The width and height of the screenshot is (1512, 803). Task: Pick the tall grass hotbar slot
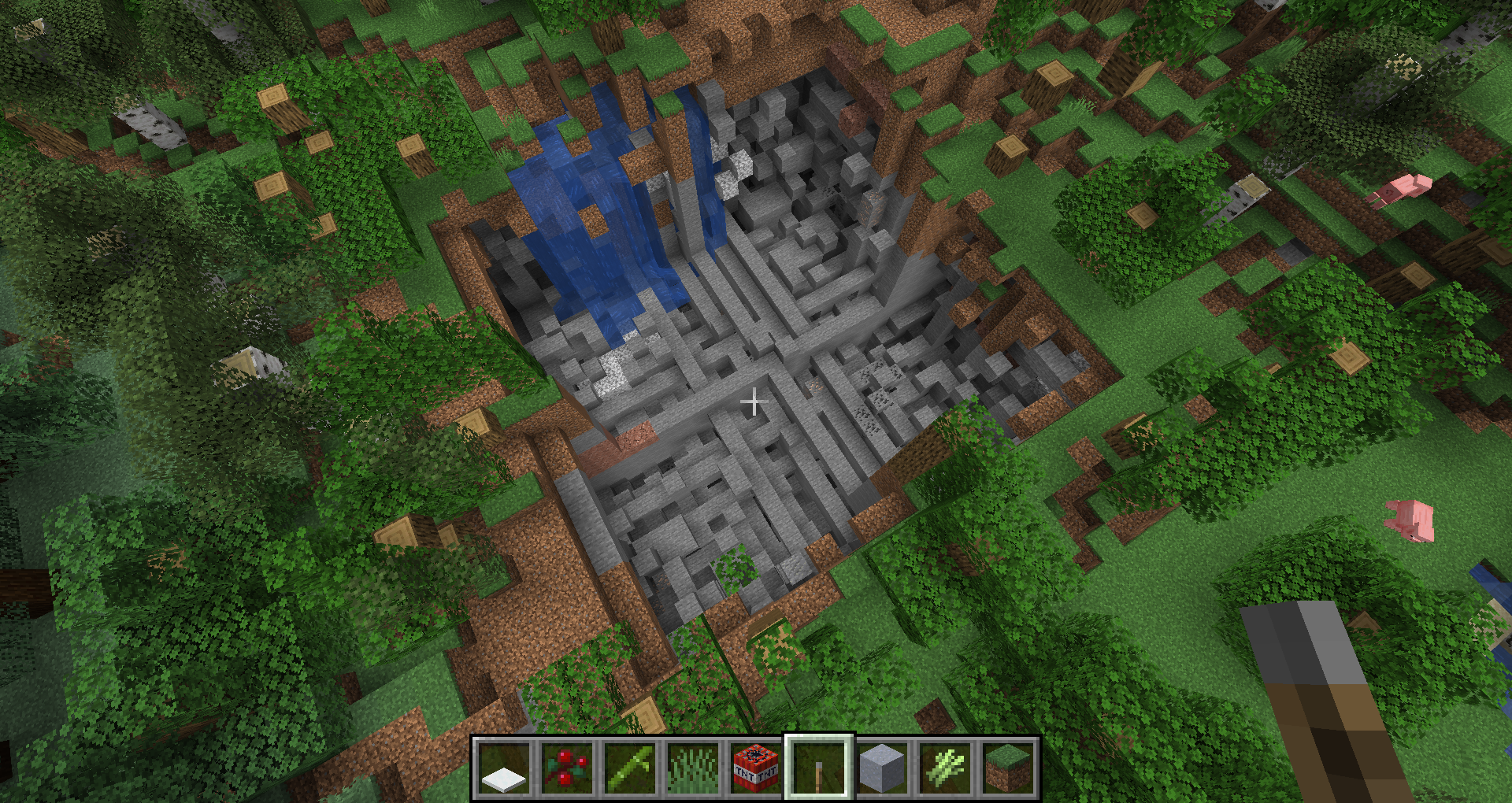coord(693,768)
